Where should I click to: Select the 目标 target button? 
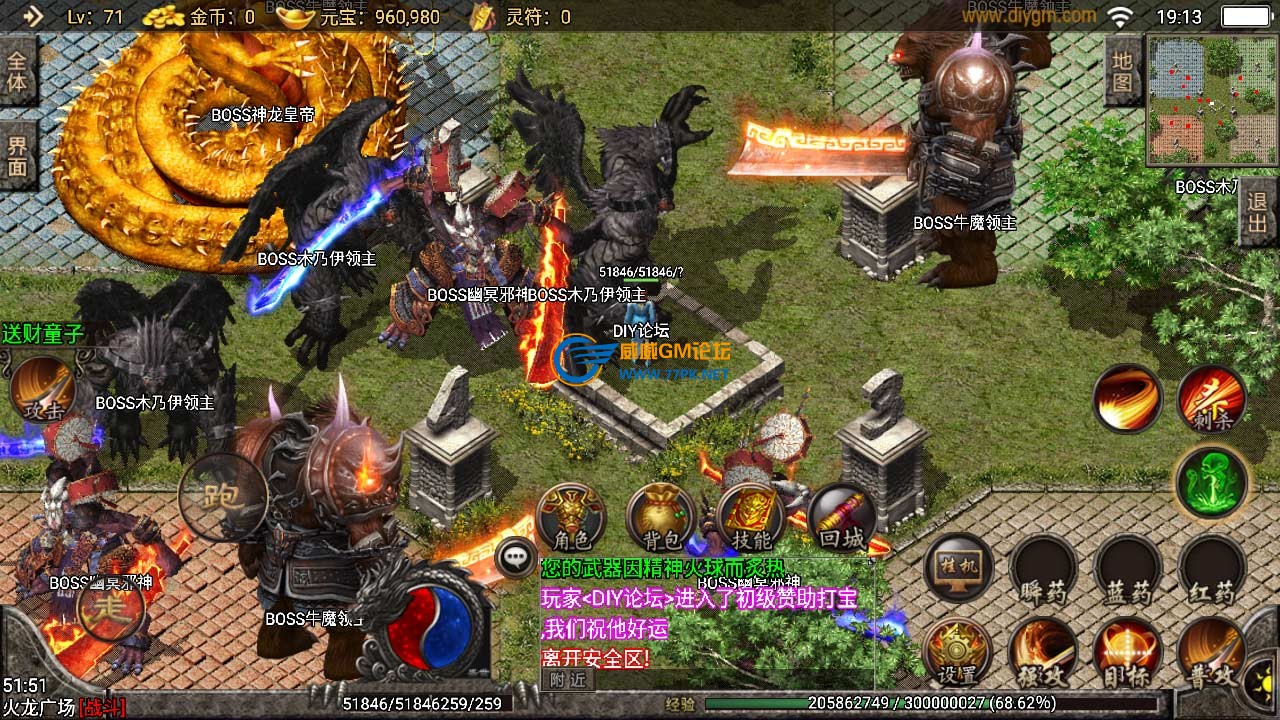tap(1127, 652)
